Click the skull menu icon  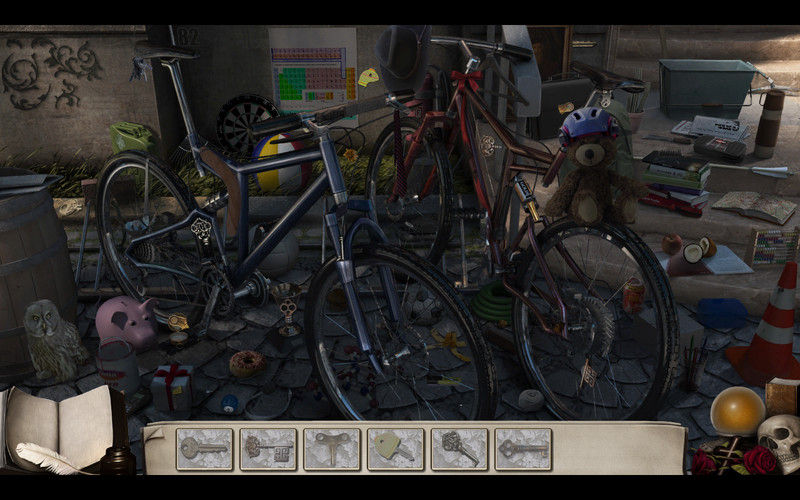[777, 441]
